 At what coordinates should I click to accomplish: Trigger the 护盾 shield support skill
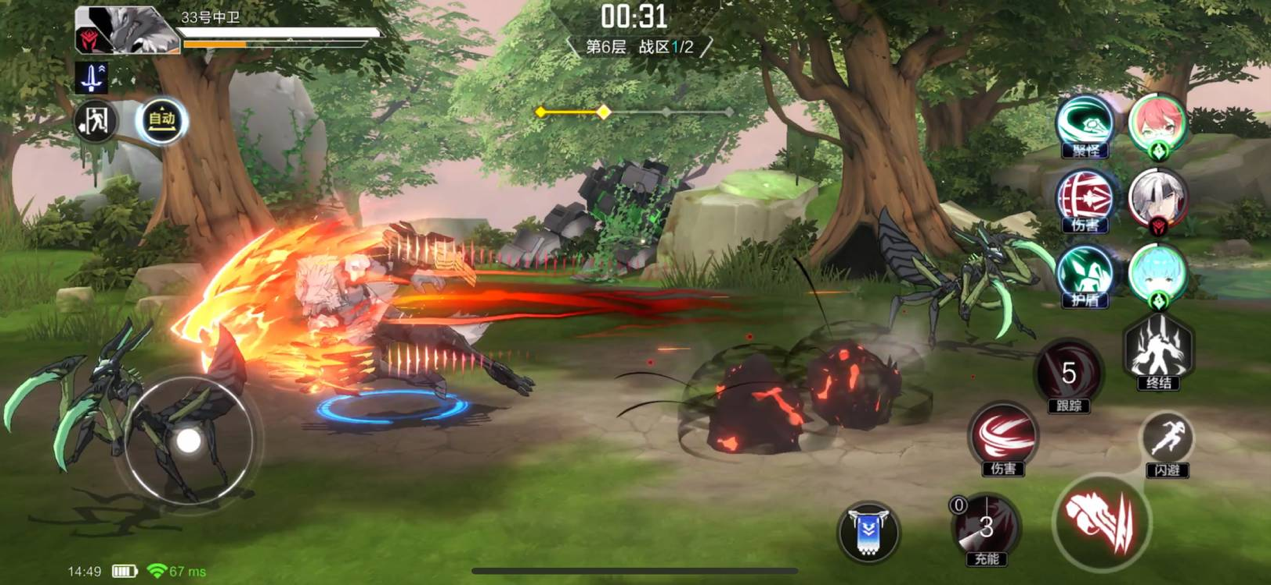tap(1085, 273)
